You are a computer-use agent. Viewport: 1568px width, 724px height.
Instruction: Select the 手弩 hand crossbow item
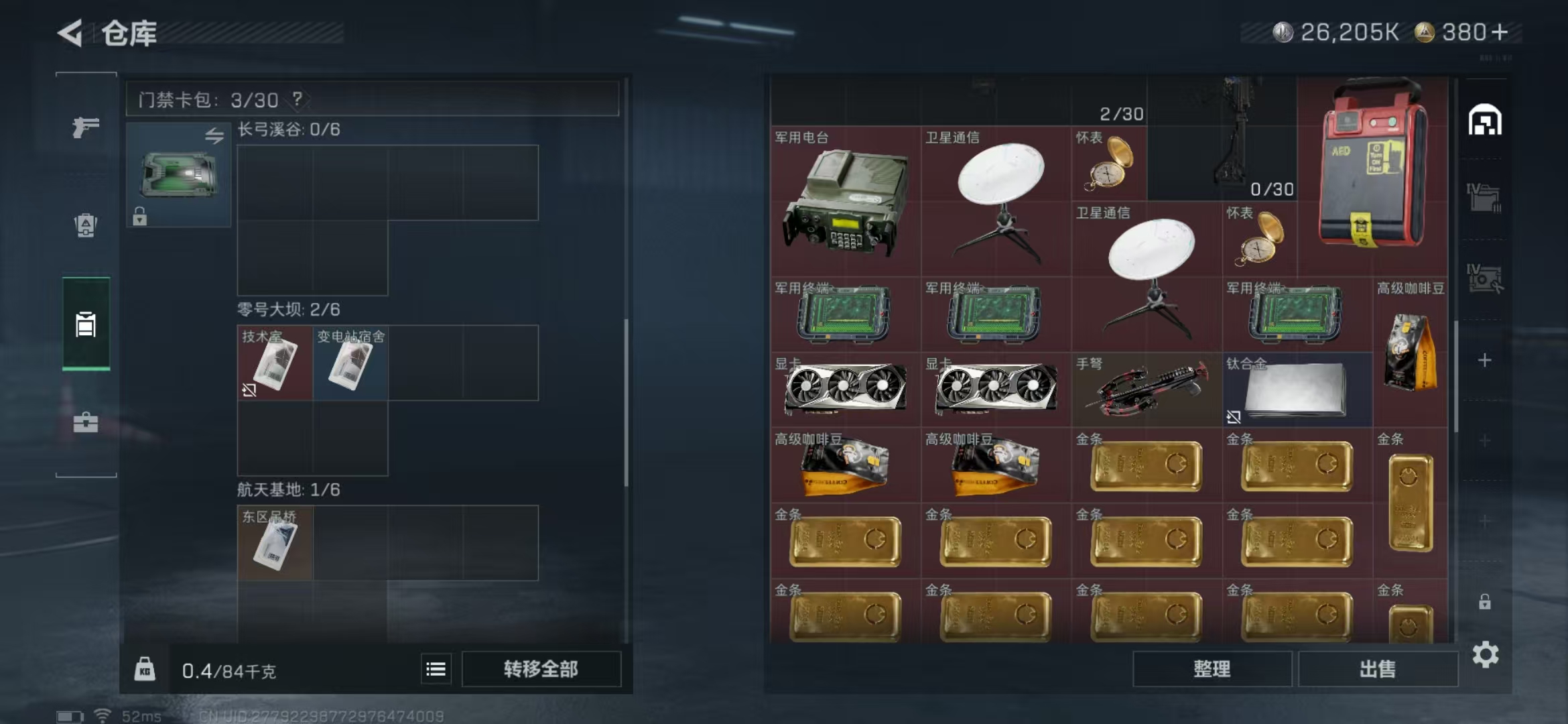[x=1147, y=389]
